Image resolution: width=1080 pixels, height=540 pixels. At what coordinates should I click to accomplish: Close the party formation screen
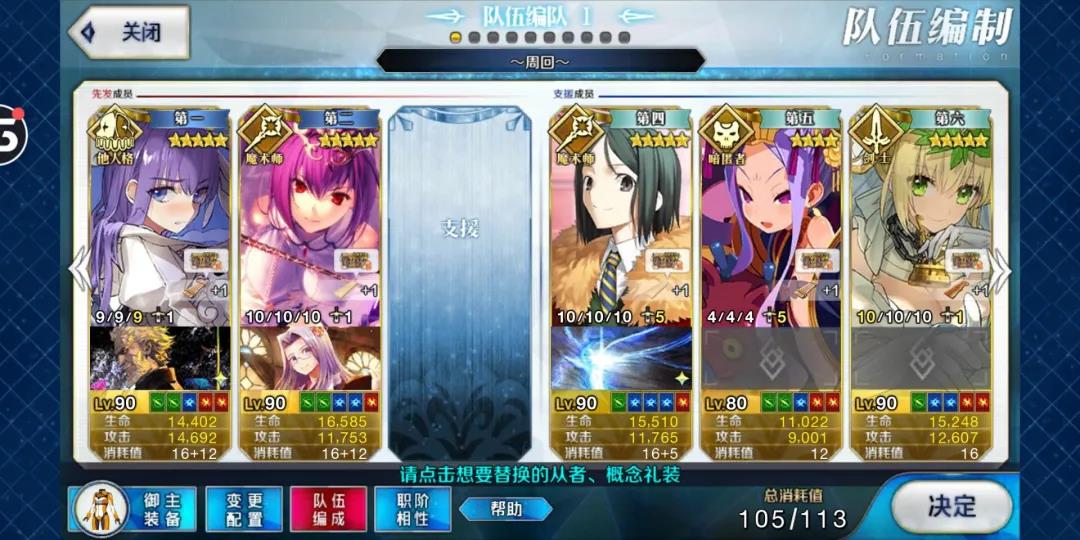(x=129, y=32)
